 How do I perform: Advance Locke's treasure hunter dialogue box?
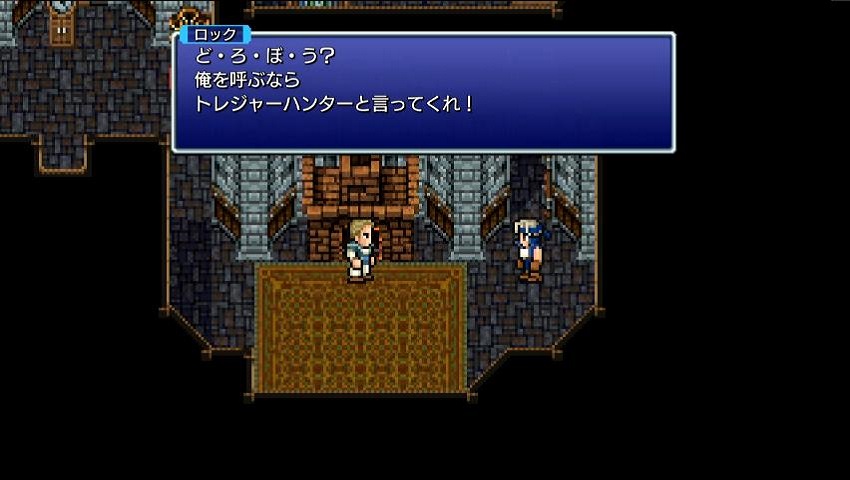click(423, 92)
